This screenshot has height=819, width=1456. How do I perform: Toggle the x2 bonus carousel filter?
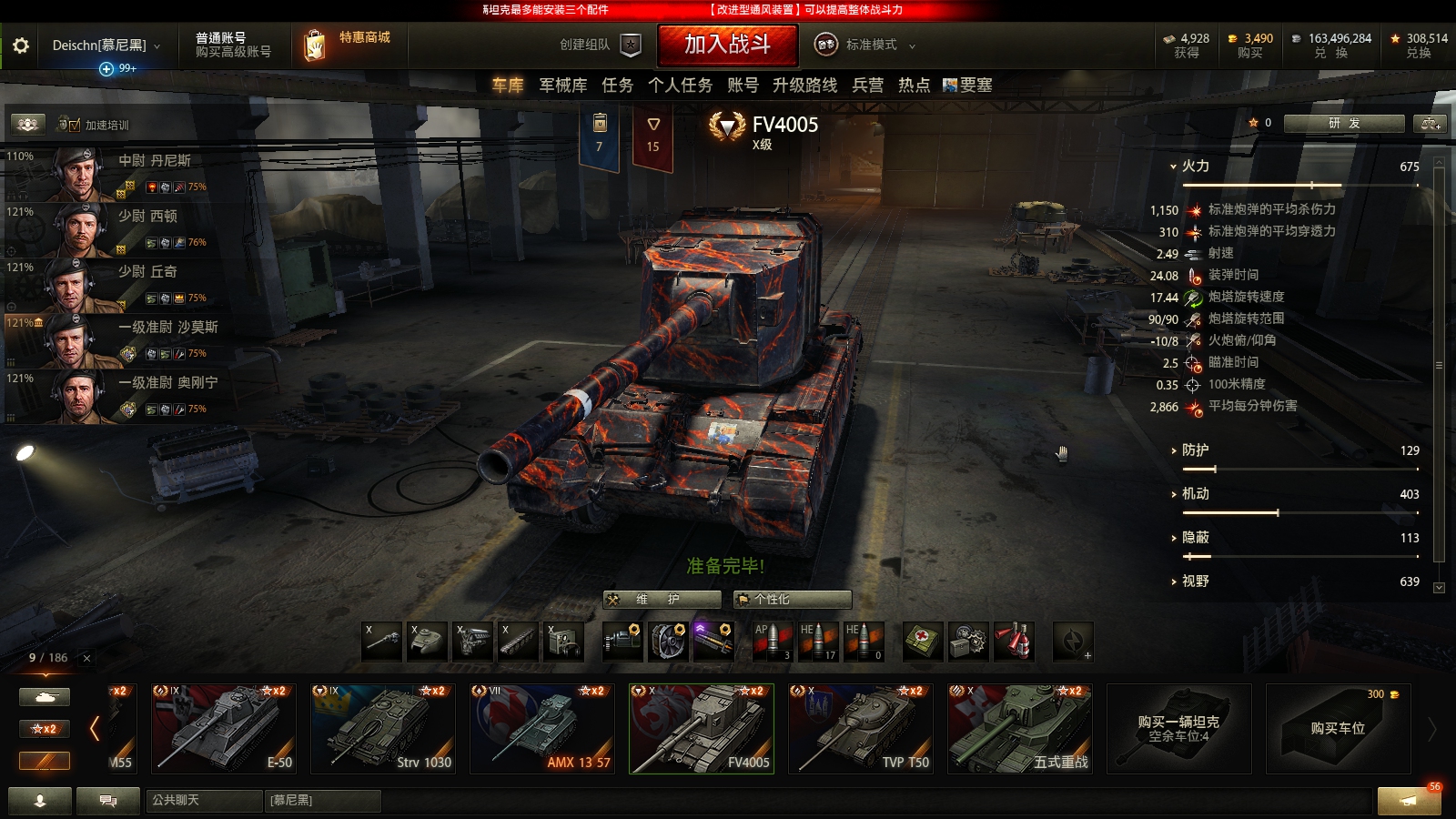click(x=44, y=728)
